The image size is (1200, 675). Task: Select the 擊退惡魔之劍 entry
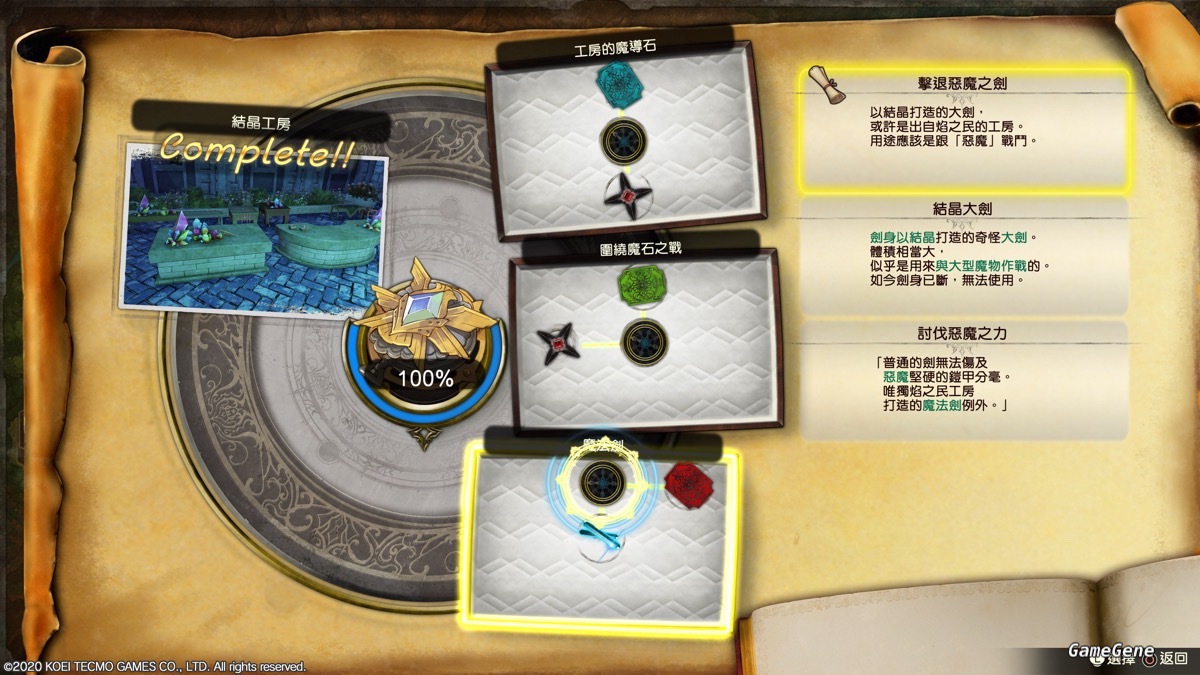pyautogui.click(x=966, y=128)
